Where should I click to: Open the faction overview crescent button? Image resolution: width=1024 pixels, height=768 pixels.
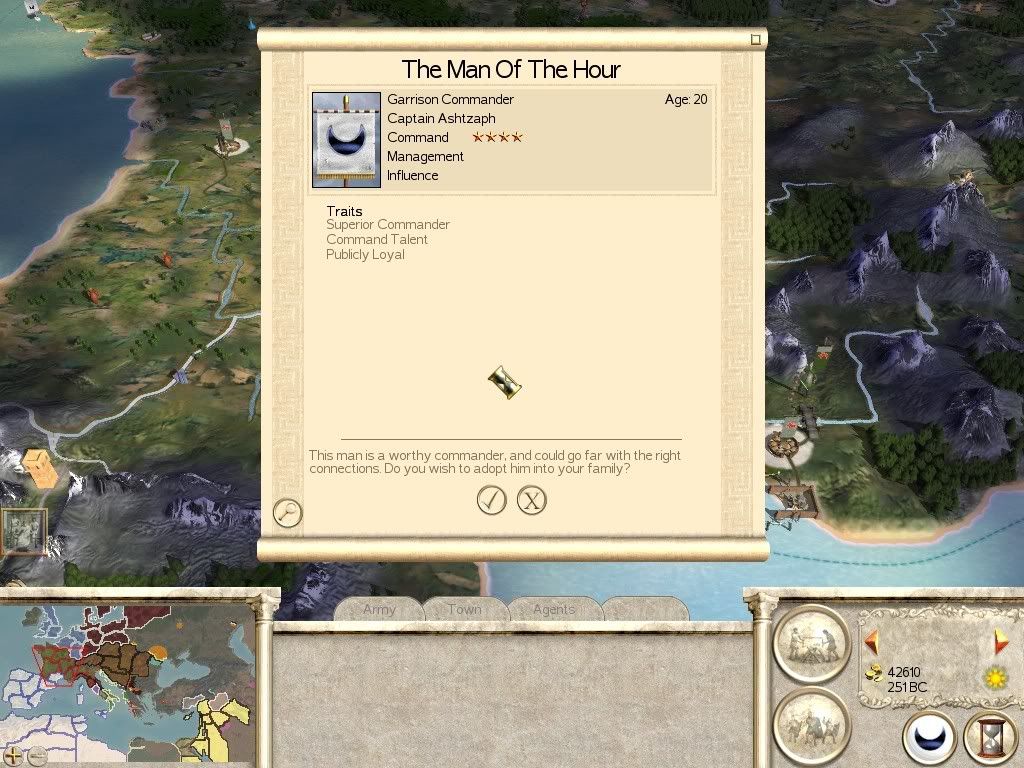click(929, 739)
